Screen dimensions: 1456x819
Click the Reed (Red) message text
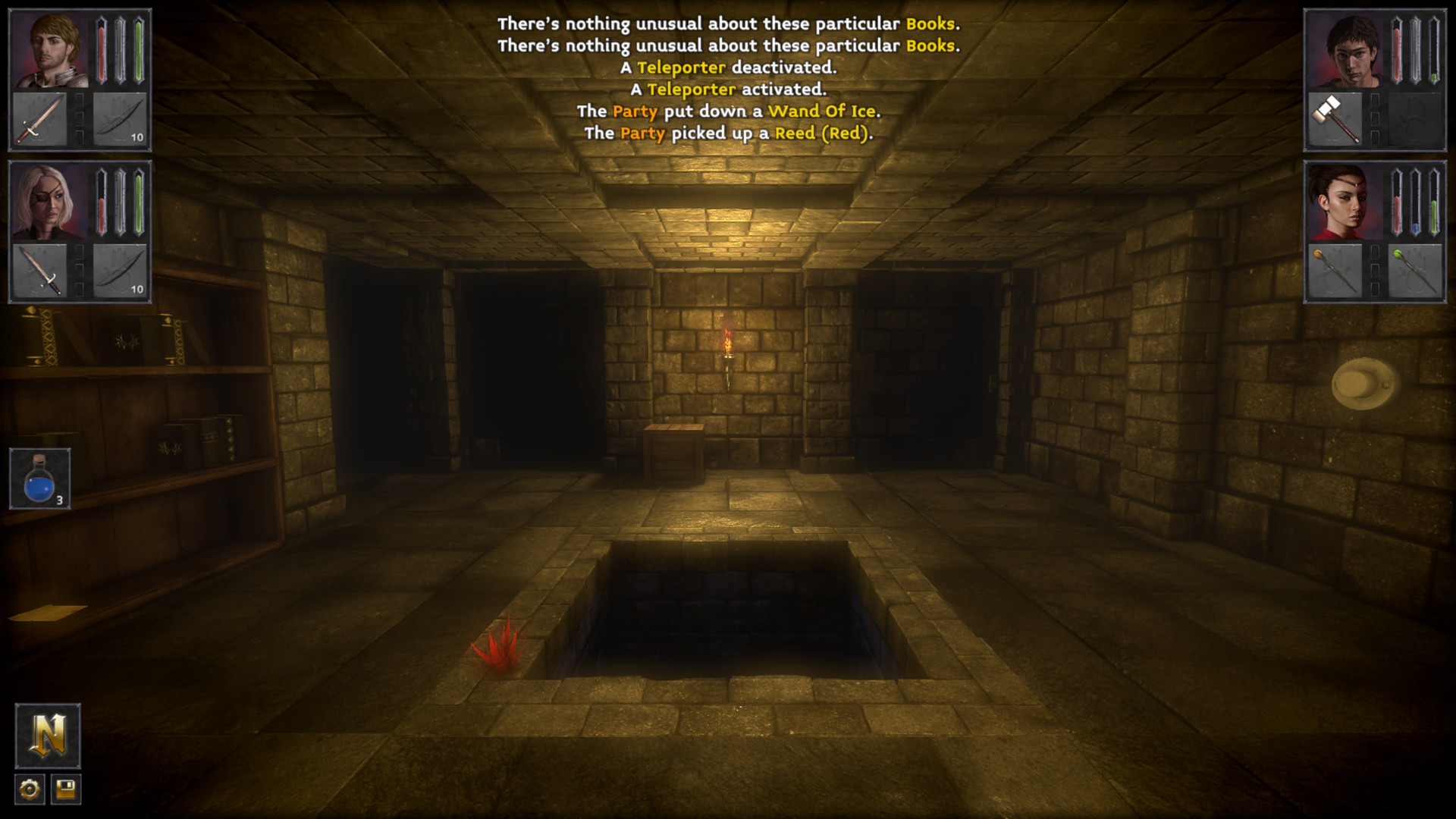pos(824,133)
